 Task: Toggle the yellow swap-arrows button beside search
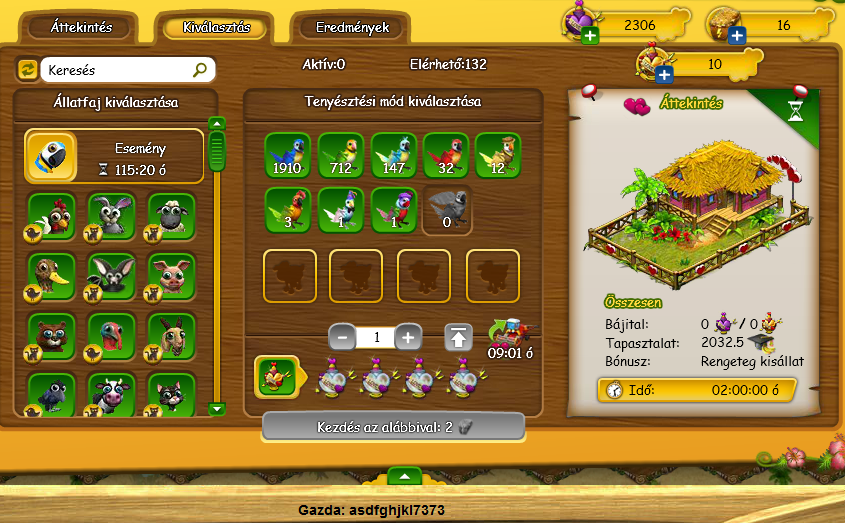[27, 70]
